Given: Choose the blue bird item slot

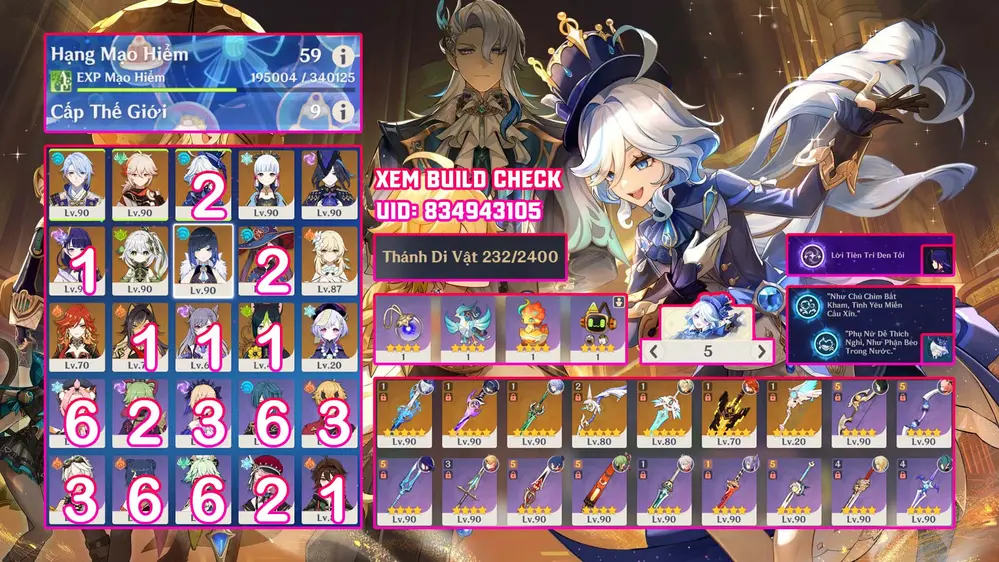Looking at the screenshot, I should 468,329.
